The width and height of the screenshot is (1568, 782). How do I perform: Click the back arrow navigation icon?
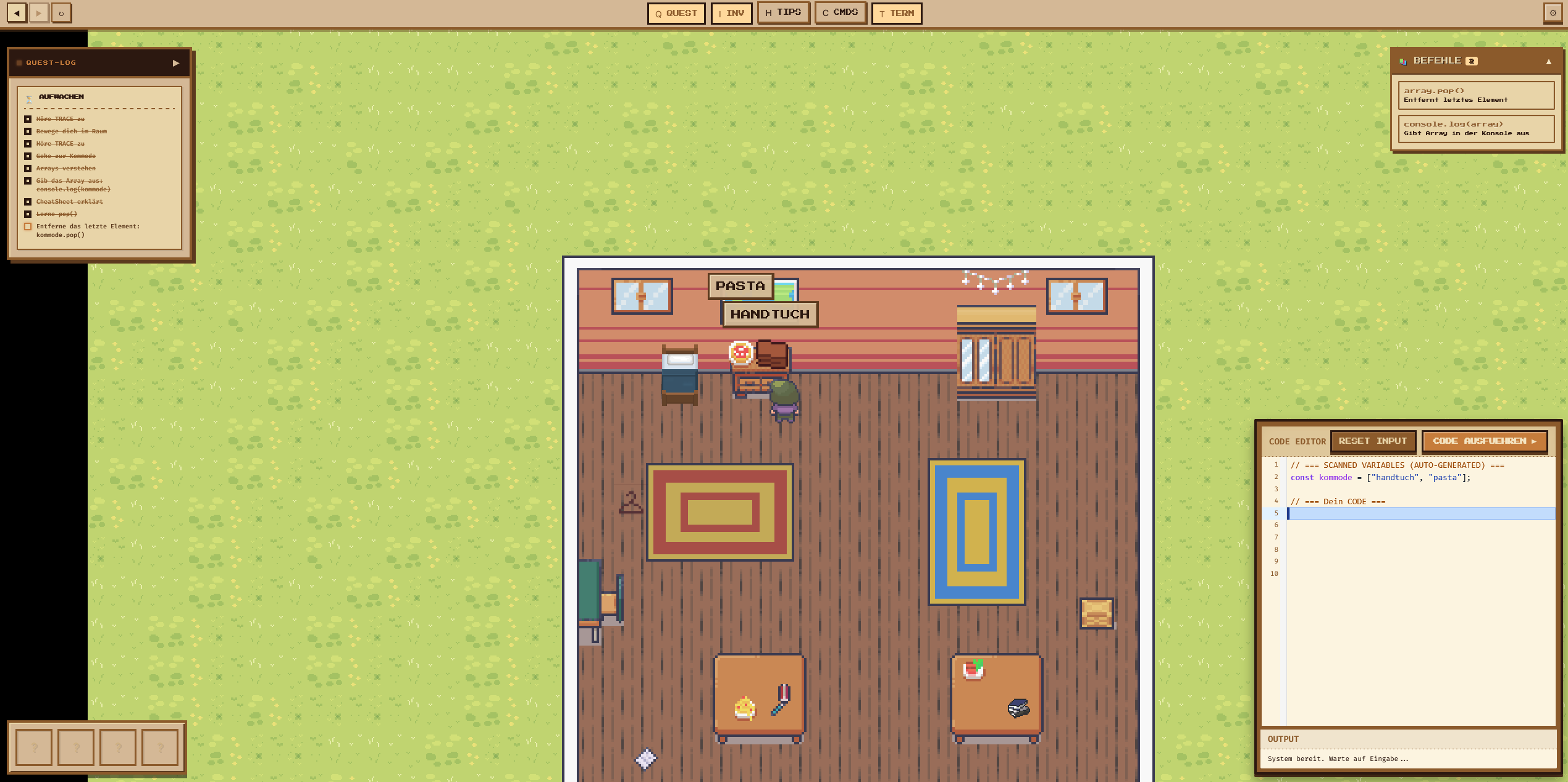[x=16, y=12]
